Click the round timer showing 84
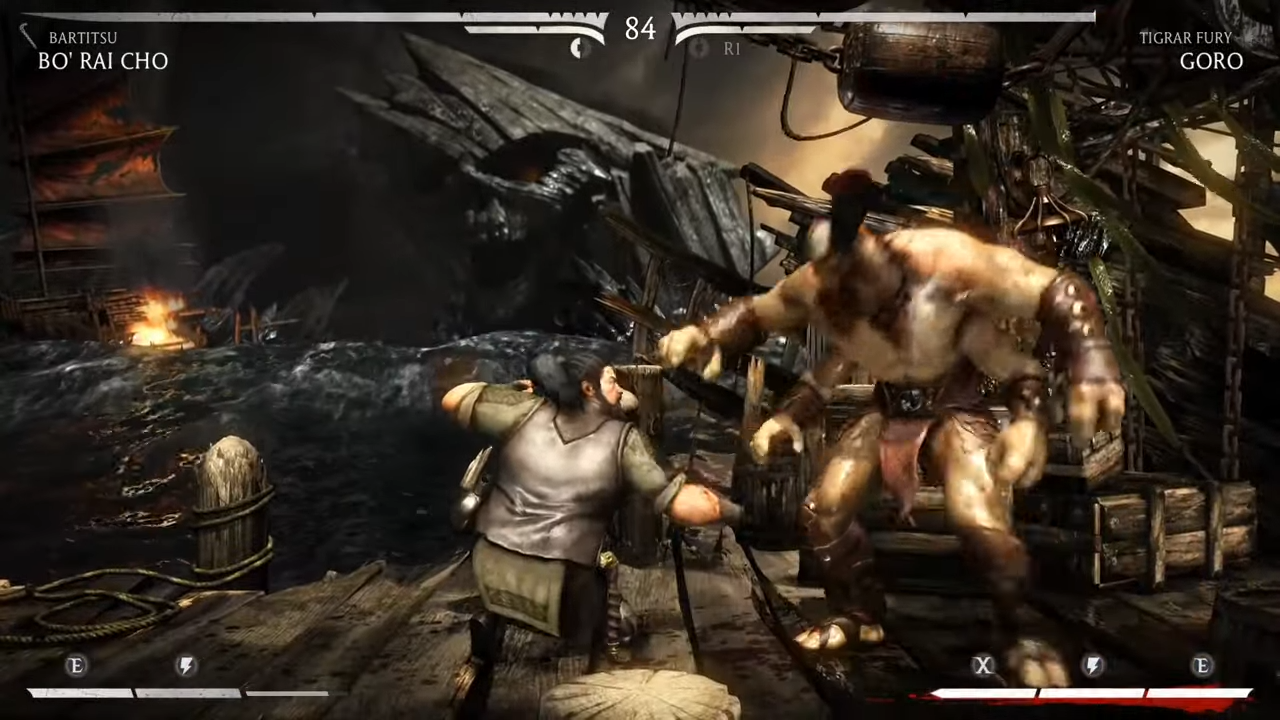This screenshot has width=1280, height=720. [640, 29]
